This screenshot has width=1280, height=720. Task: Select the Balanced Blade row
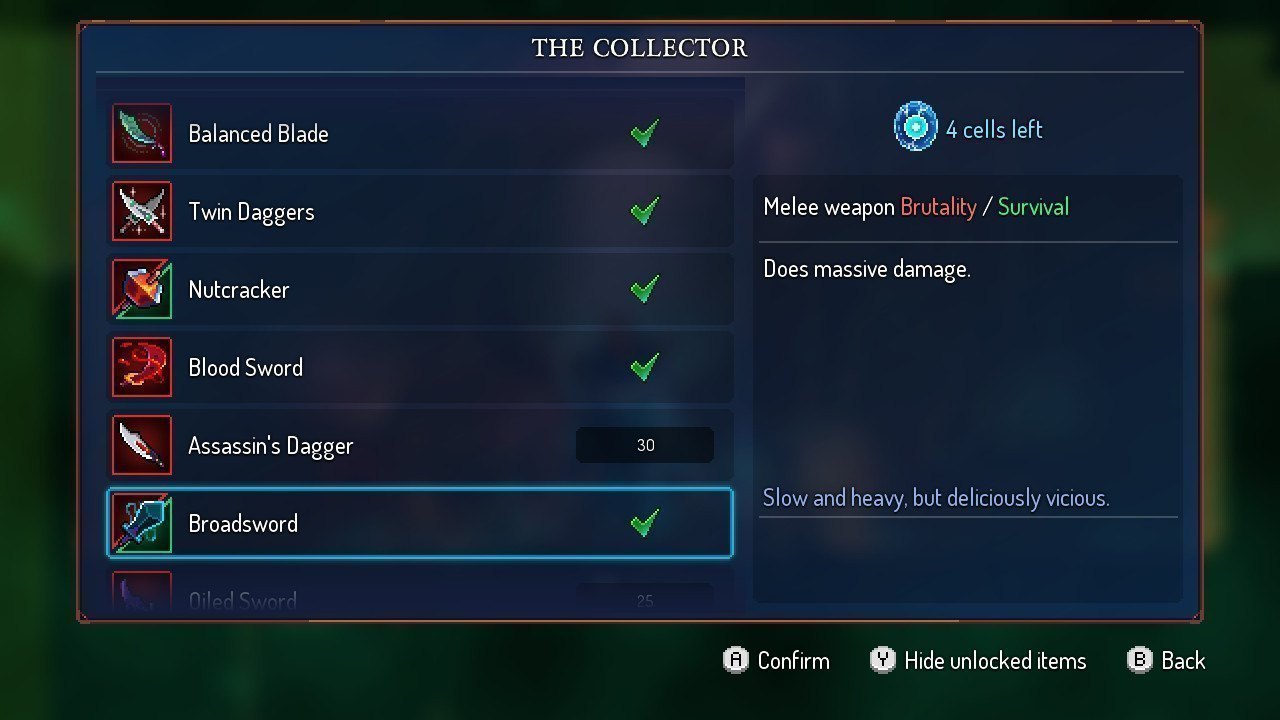(420, 133)
